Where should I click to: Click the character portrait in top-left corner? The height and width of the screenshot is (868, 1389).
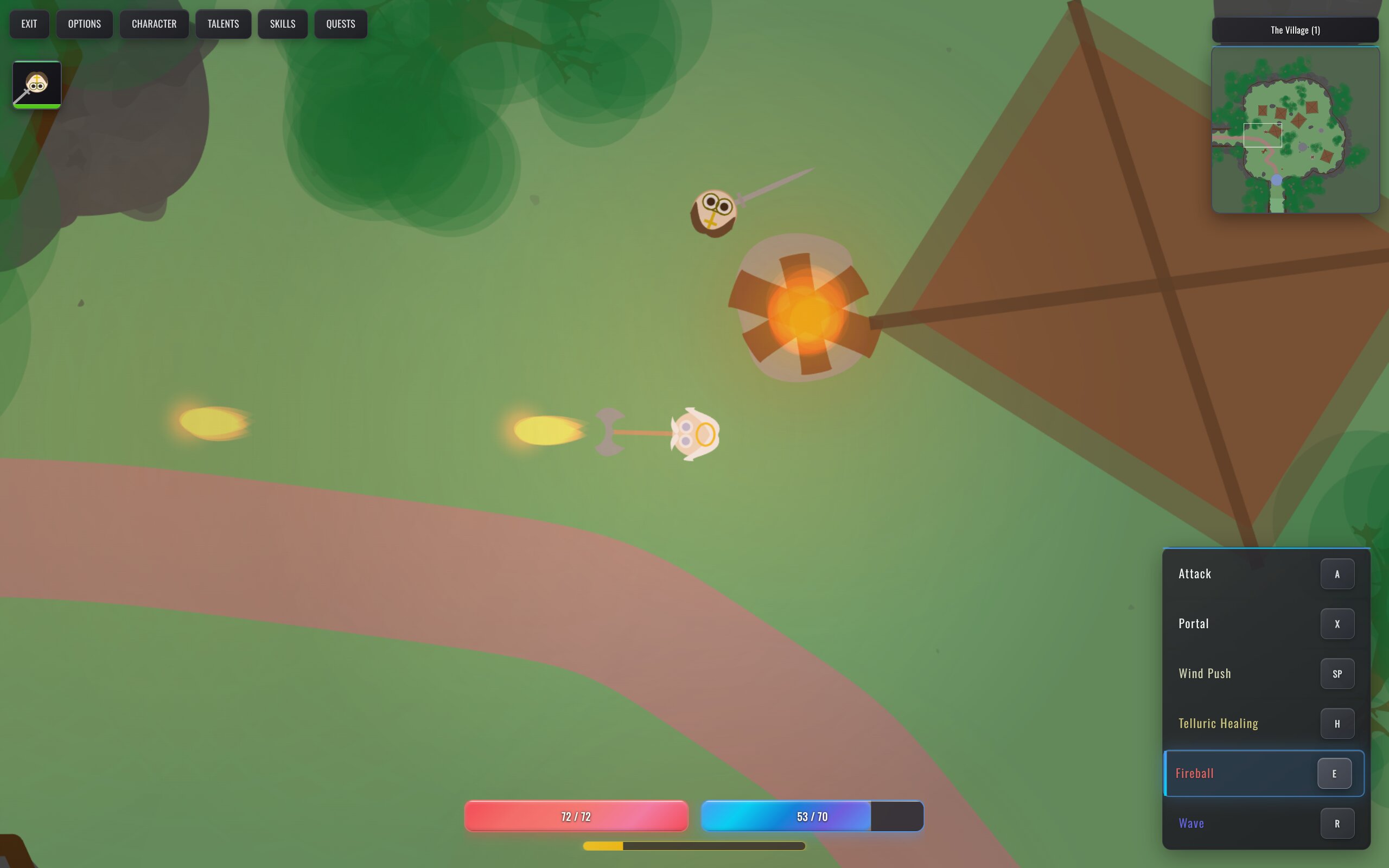[x=36, y=85]
